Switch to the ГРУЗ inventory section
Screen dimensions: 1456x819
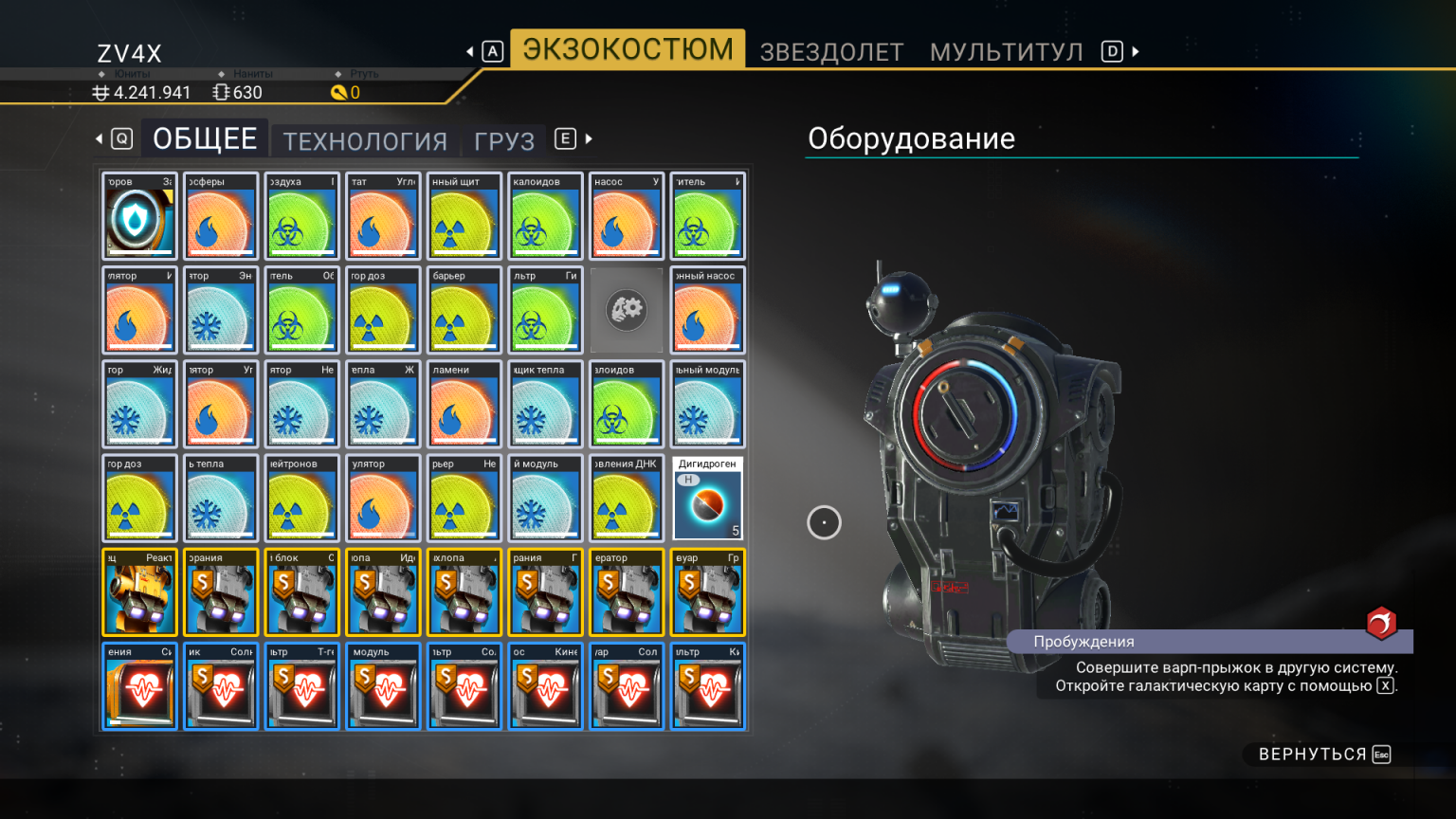(x=504, y=141)
